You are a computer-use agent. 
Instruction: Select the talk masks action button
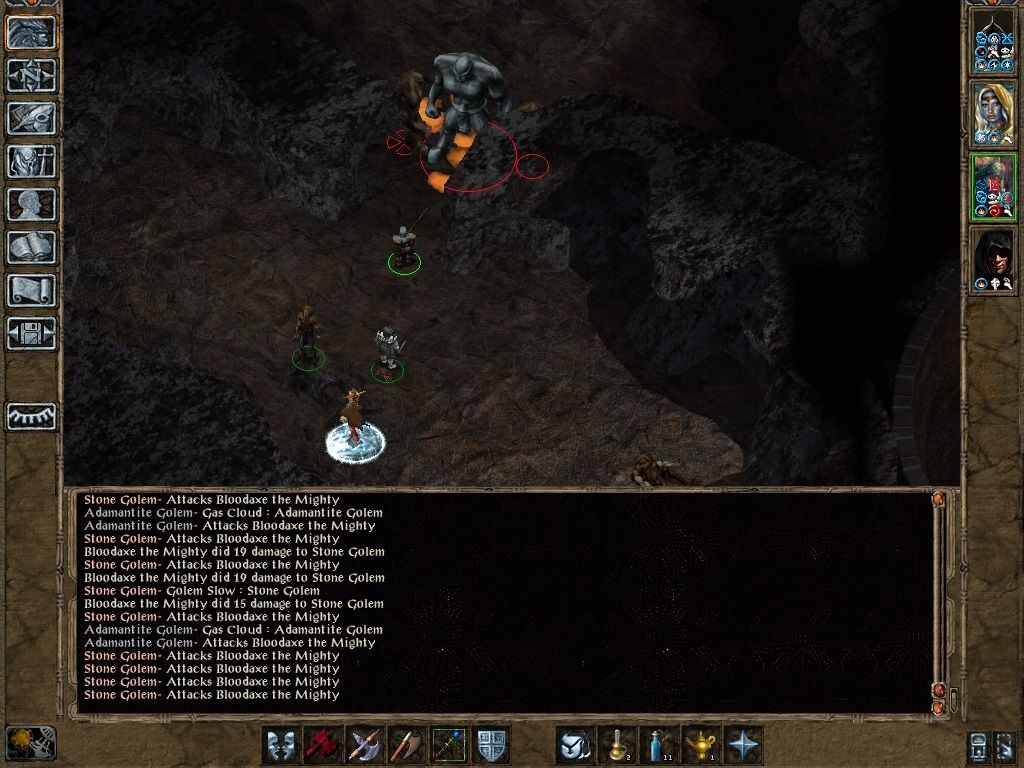[281, 746]
